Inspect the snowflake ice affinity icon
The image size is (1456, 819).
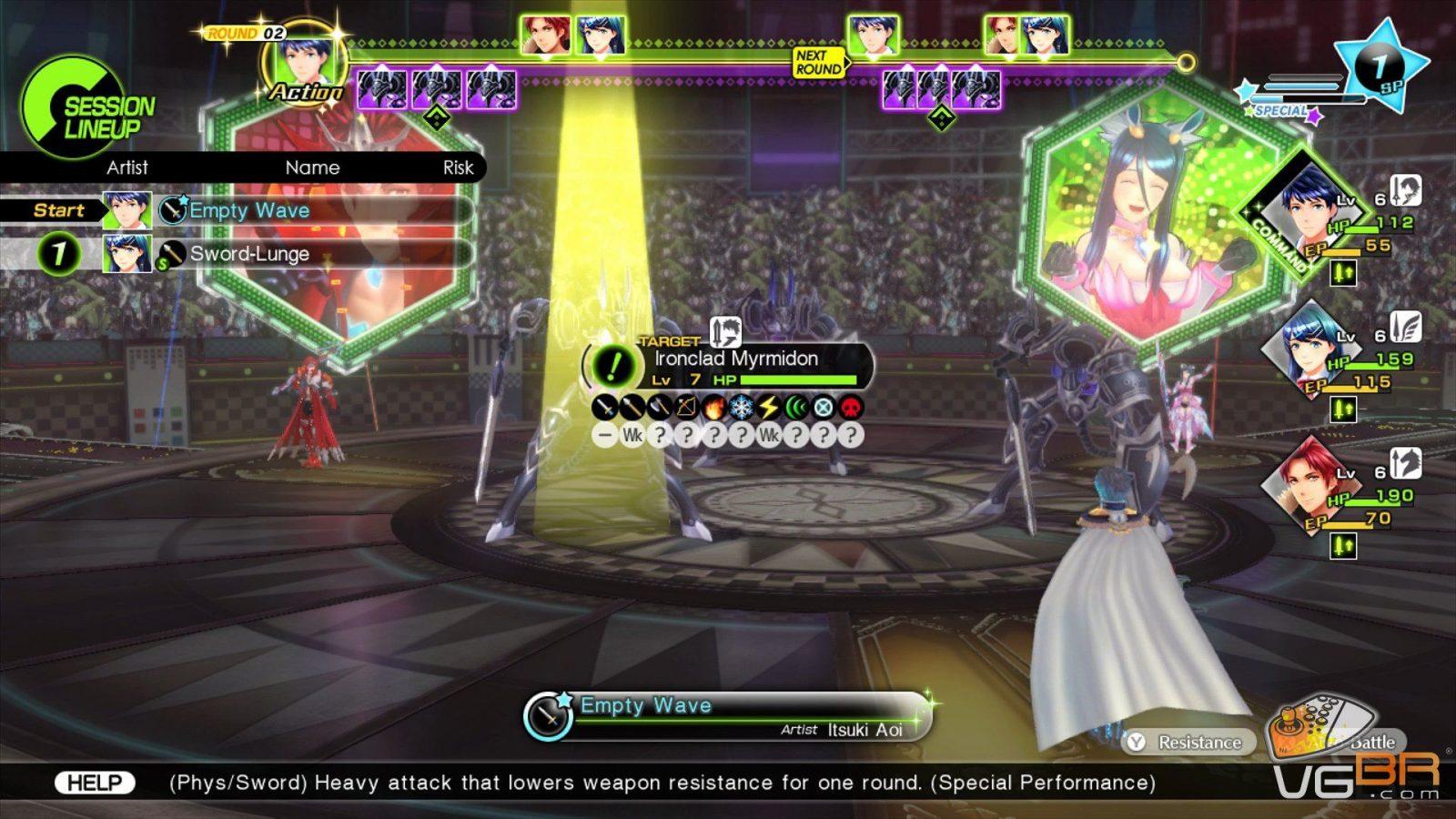coord(742,408)
